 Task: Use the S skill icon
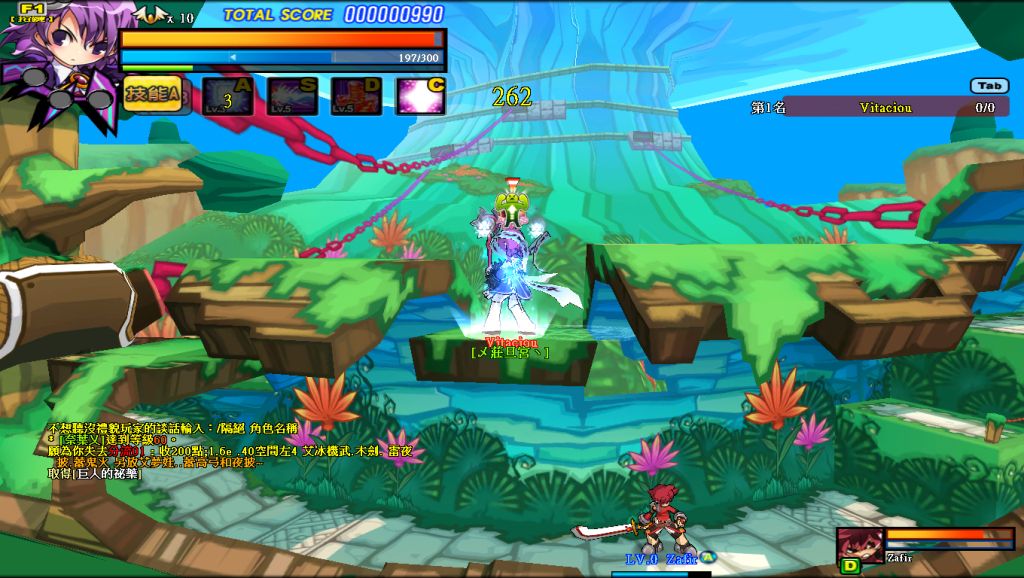point(292,96)
